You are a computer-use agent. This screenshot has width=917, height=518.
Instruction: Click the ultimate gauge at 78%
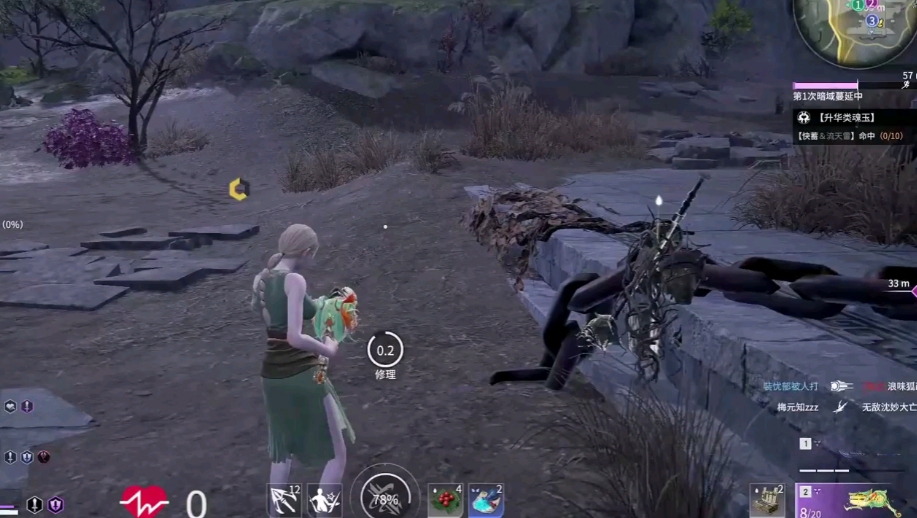tap(384, 497)
